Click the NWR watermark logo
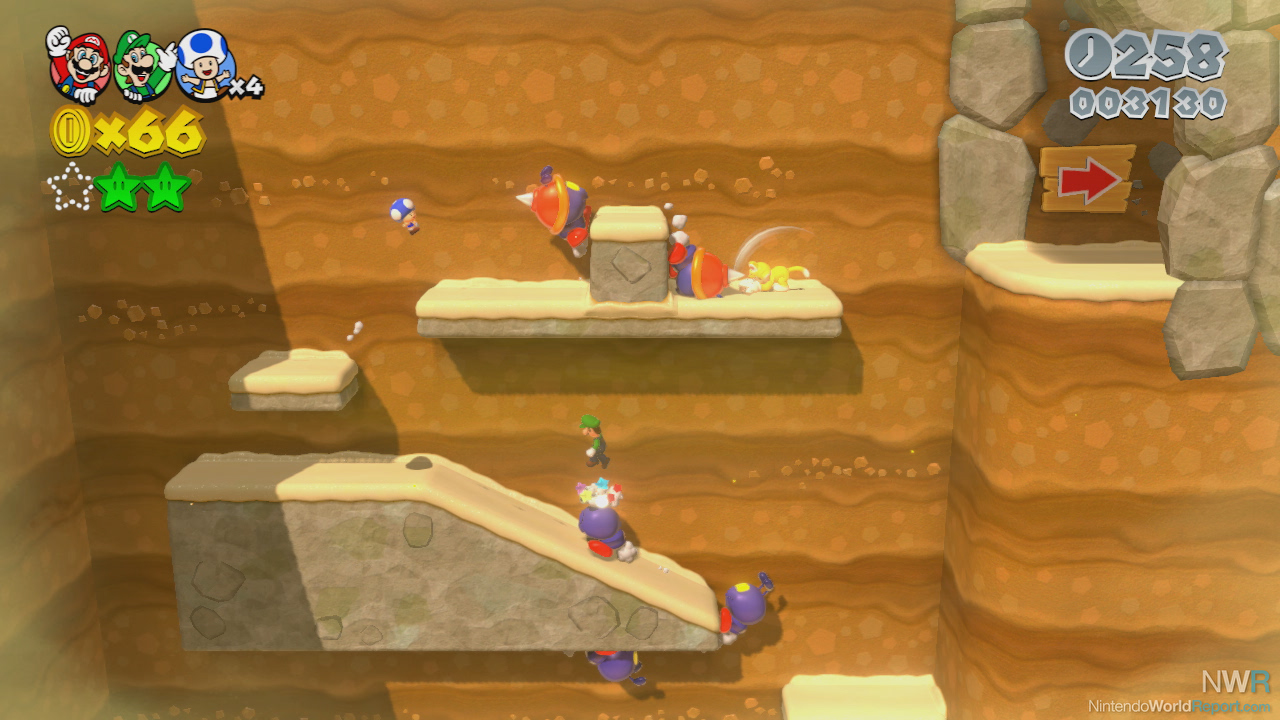This screenshot has width=1280, height=720. (1236, 682)
